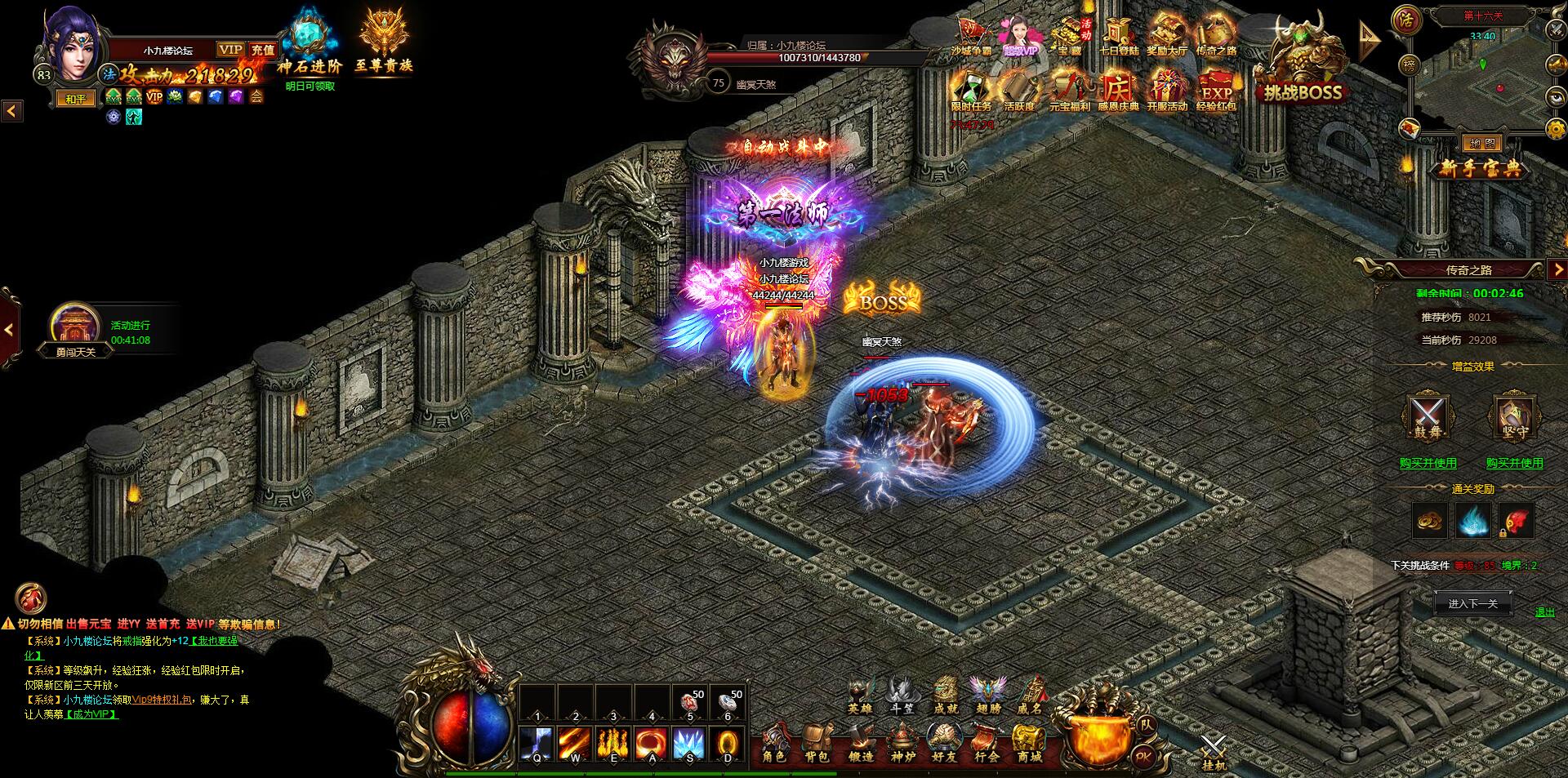
Task: Open the 经验红包 EXP red packet event
Action: point(1215,90)
